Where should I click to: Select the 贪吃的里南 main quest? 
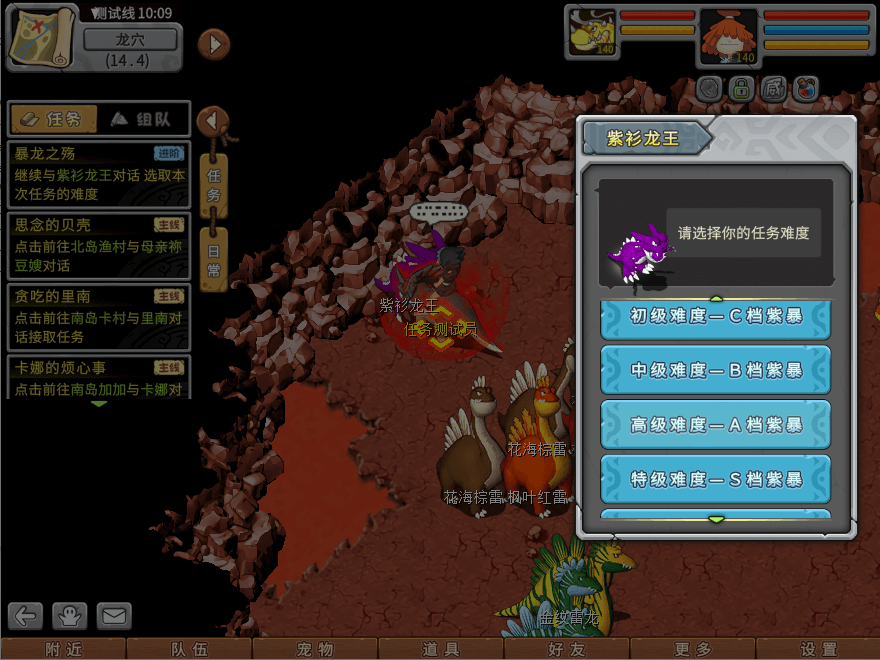pos(98,317)
